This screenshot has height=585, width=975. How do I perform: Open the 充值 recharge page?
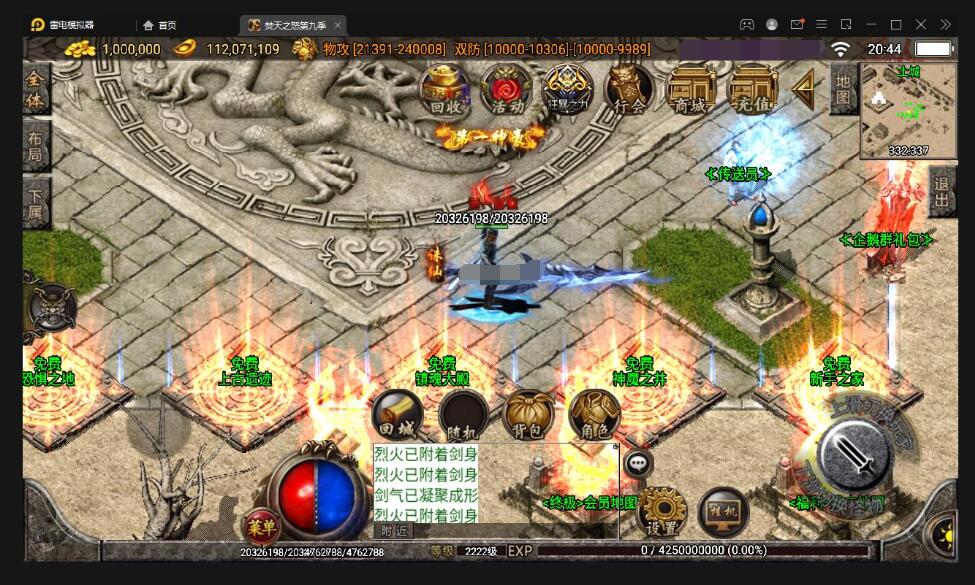pos(752,88)
